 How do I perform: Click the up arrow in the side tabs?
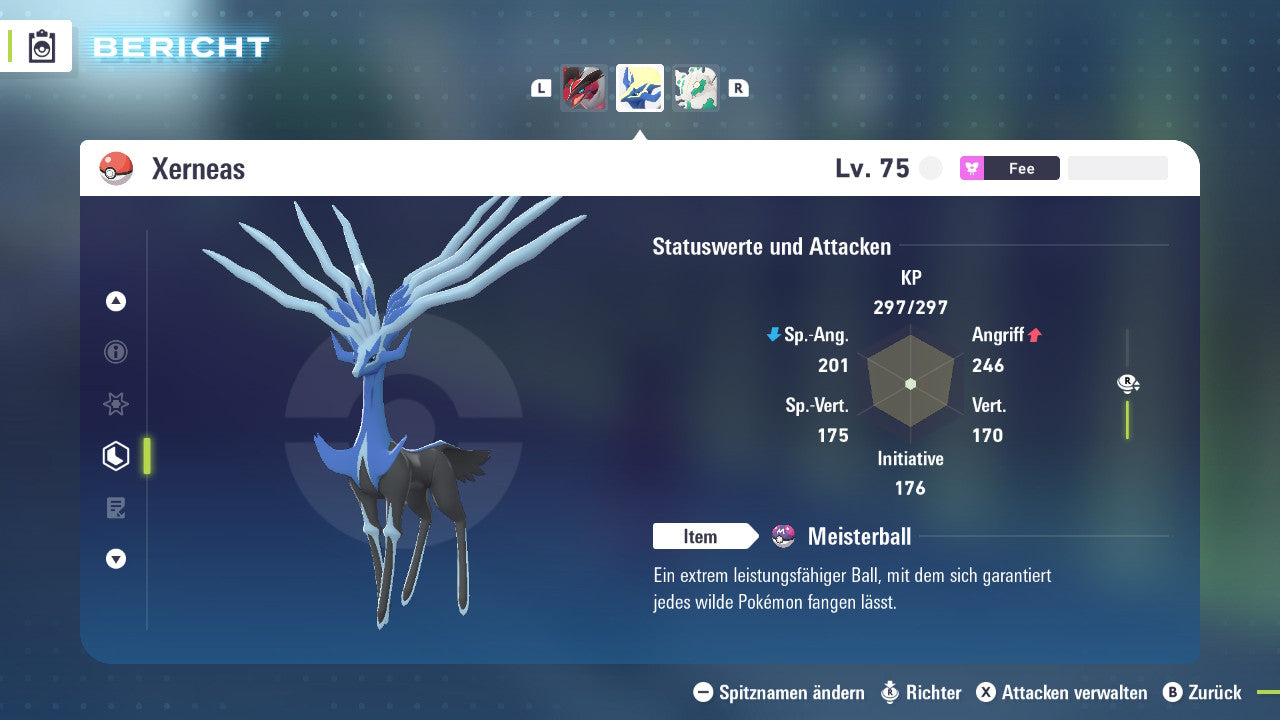point(116,301)
